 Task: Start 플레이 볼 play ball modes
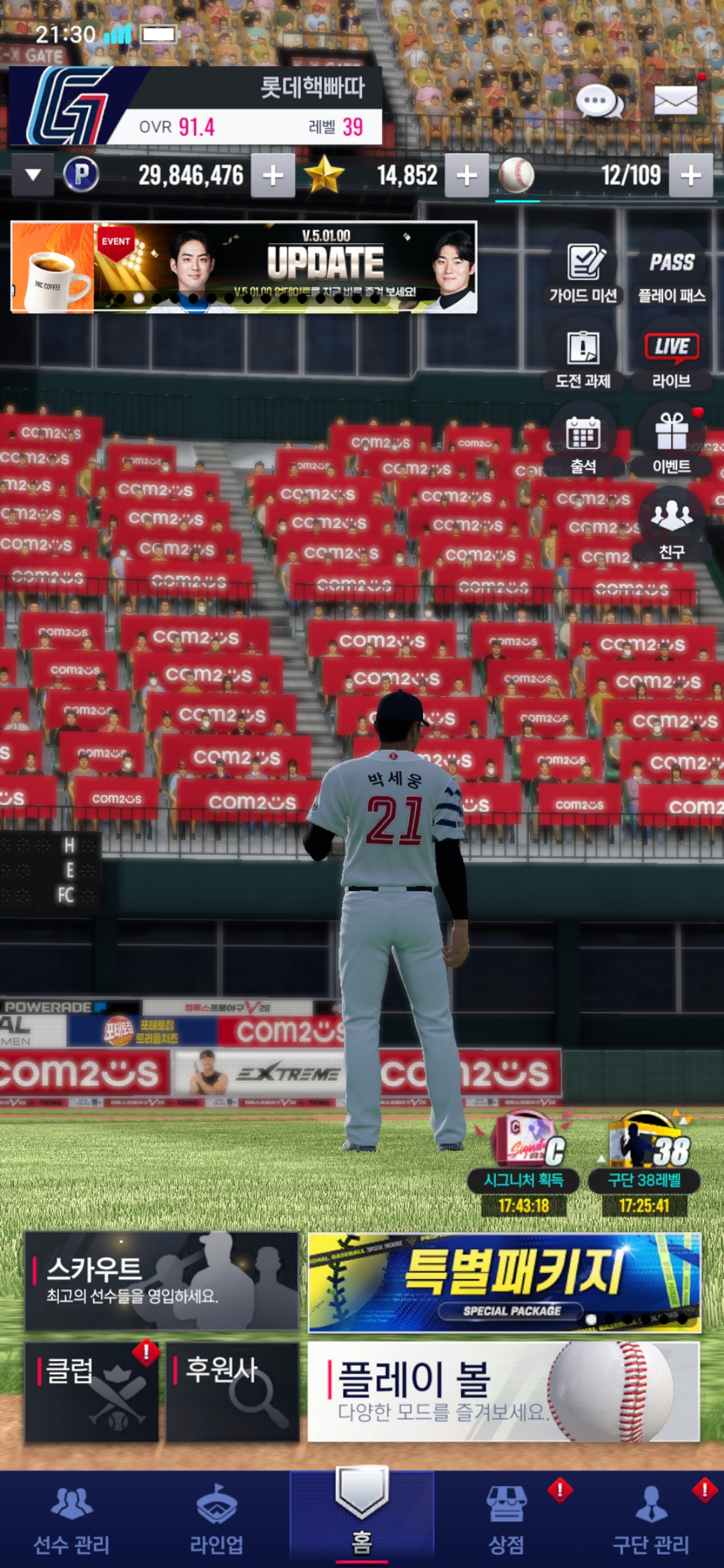(503, 1392)
